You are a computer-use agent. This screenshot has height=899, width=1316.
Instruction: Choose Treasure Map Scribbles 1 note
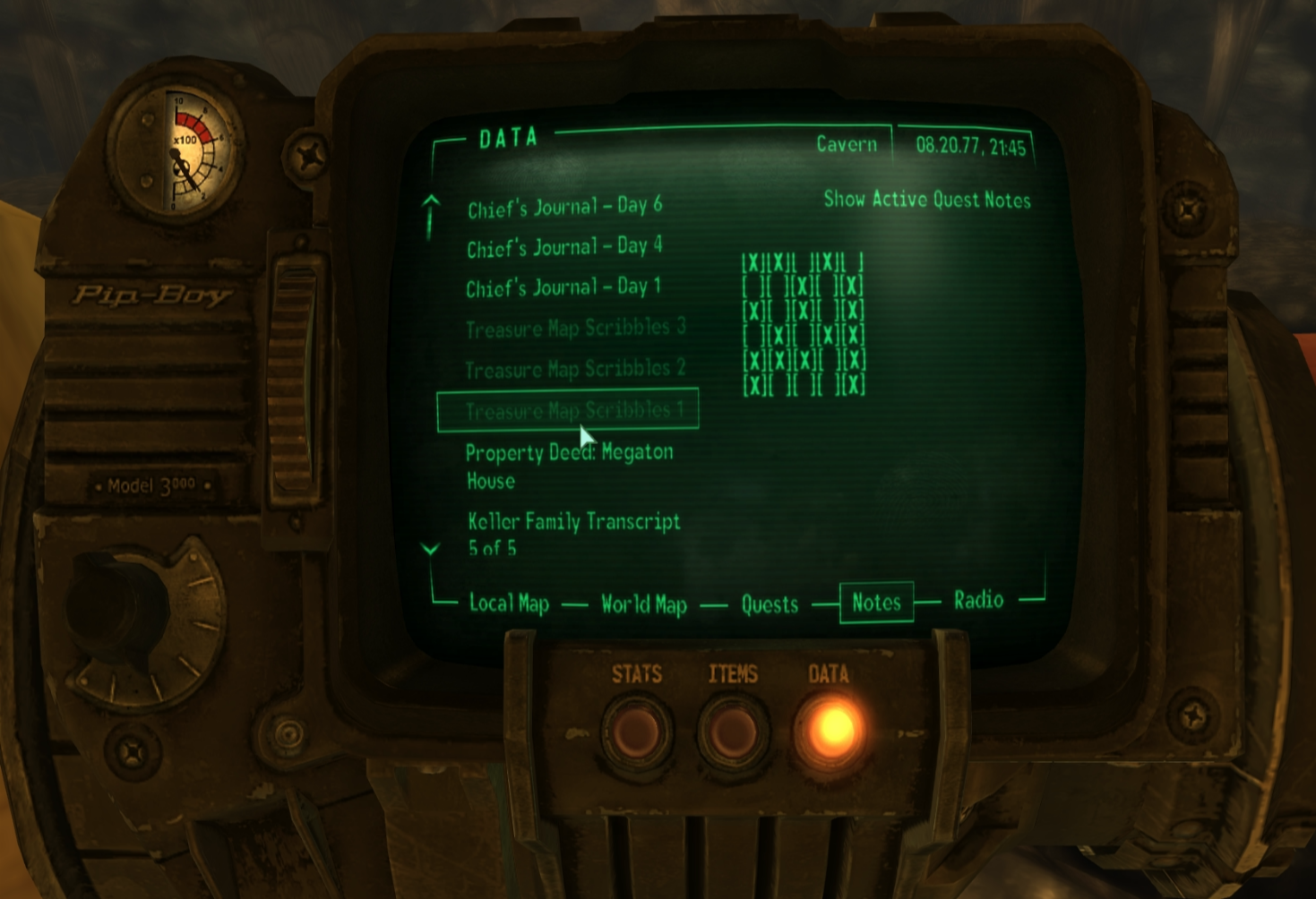573,411
